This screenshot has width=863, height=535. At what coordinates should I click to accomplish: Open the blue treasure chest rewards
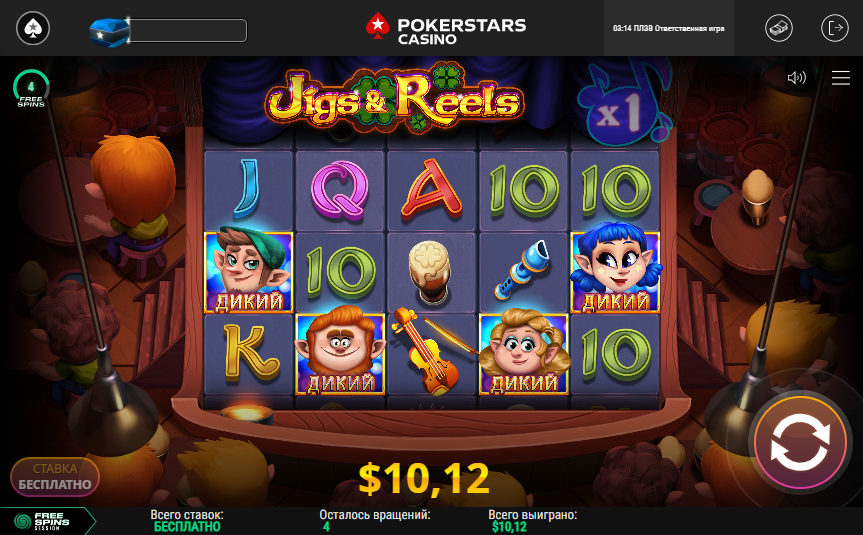pyautogui.click(x=109, y=30)
